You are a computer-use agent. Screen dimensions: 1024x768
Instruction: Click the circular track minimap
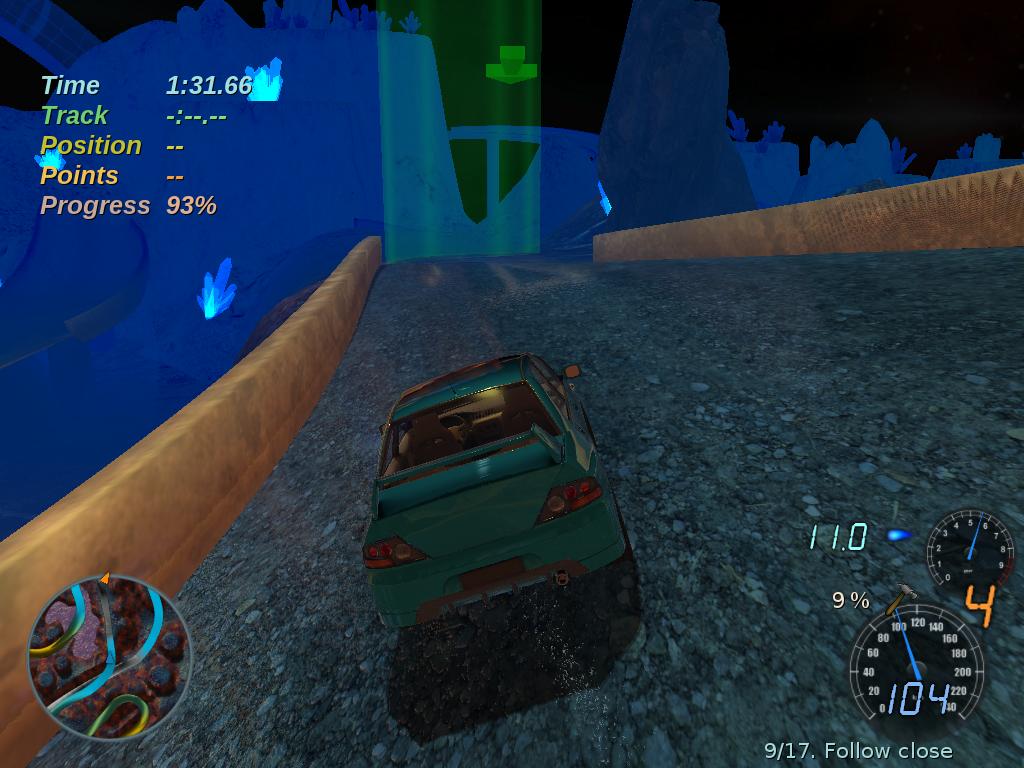(108, 657)
